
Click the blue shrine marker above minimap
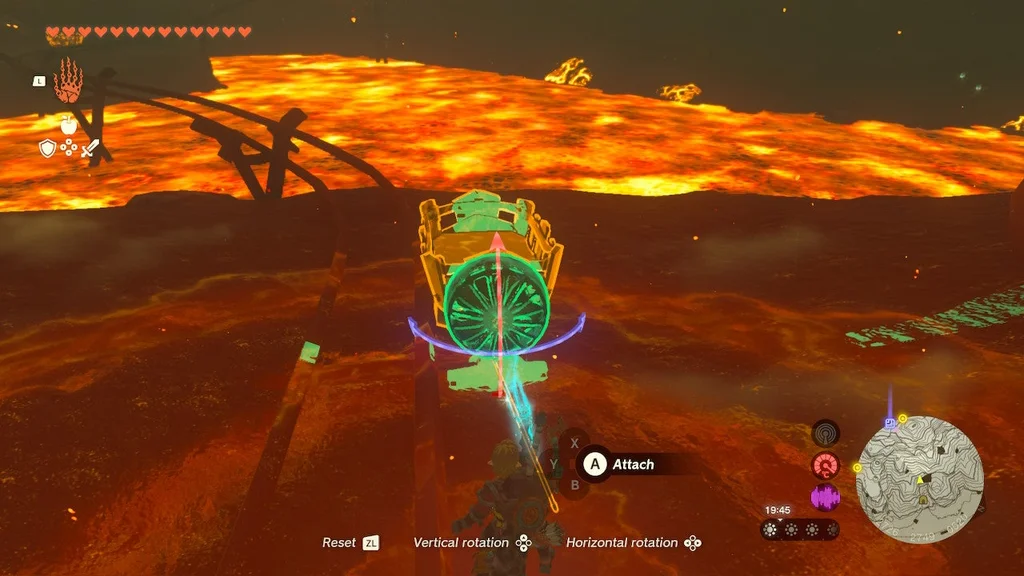coord(889,423)
